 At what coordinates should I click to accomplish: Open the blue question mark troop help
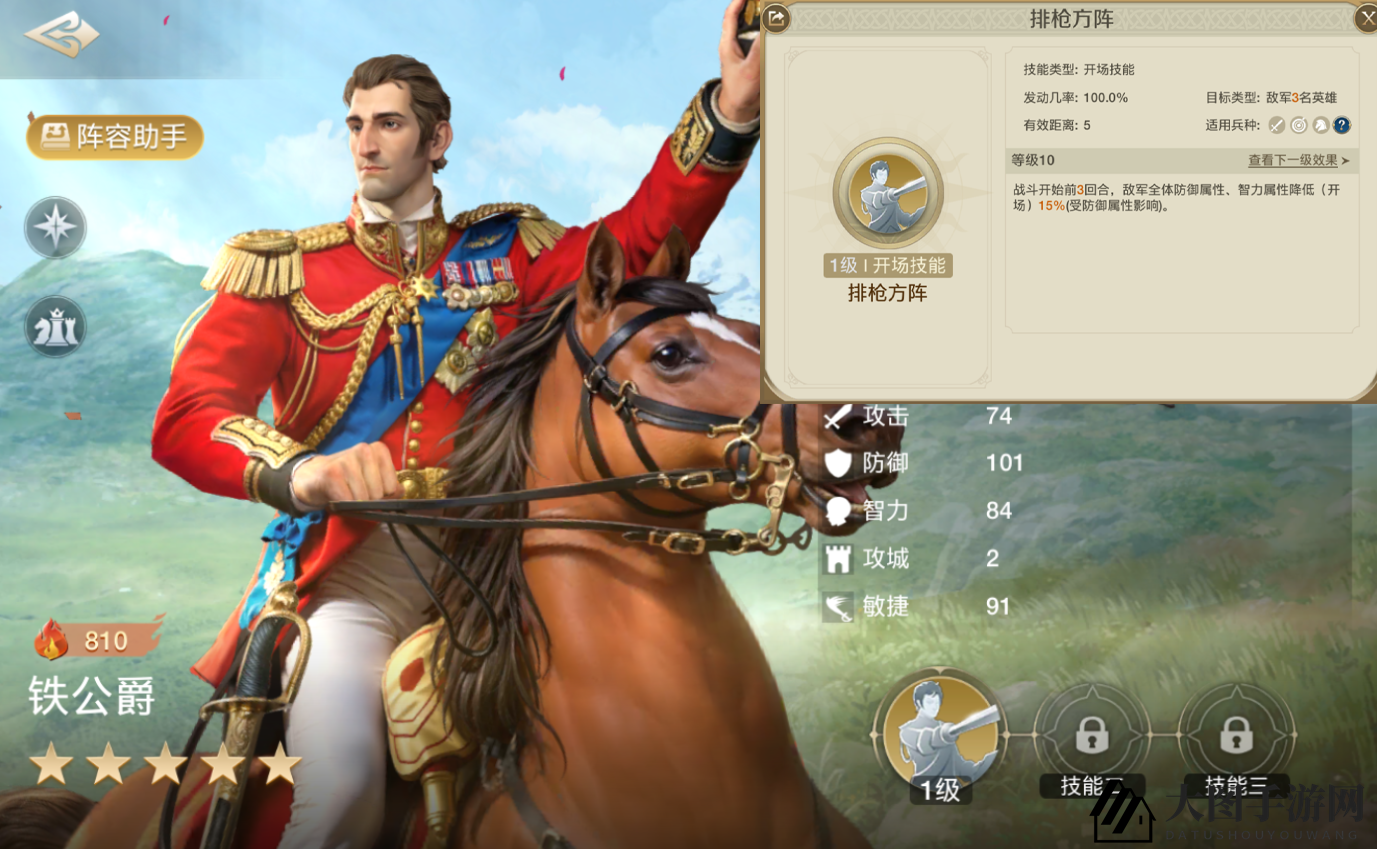point(1342,125)
